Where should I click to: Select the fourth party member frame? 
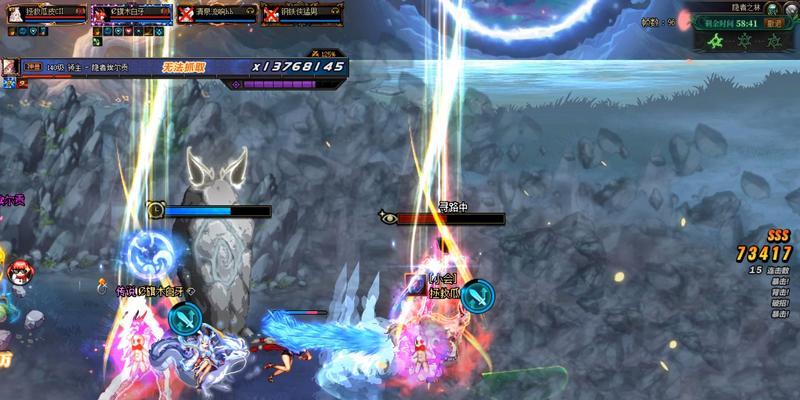(x=301, y=13)
